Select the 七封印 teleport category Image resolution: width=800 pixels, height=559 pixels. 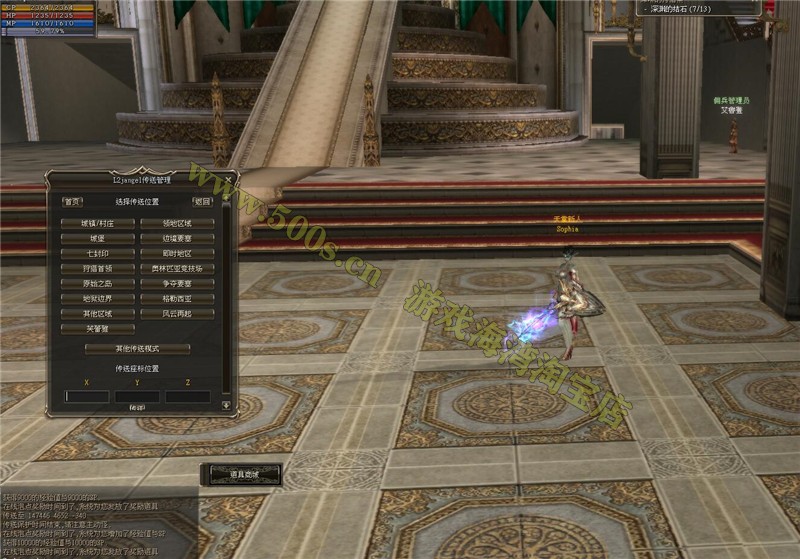97,254
